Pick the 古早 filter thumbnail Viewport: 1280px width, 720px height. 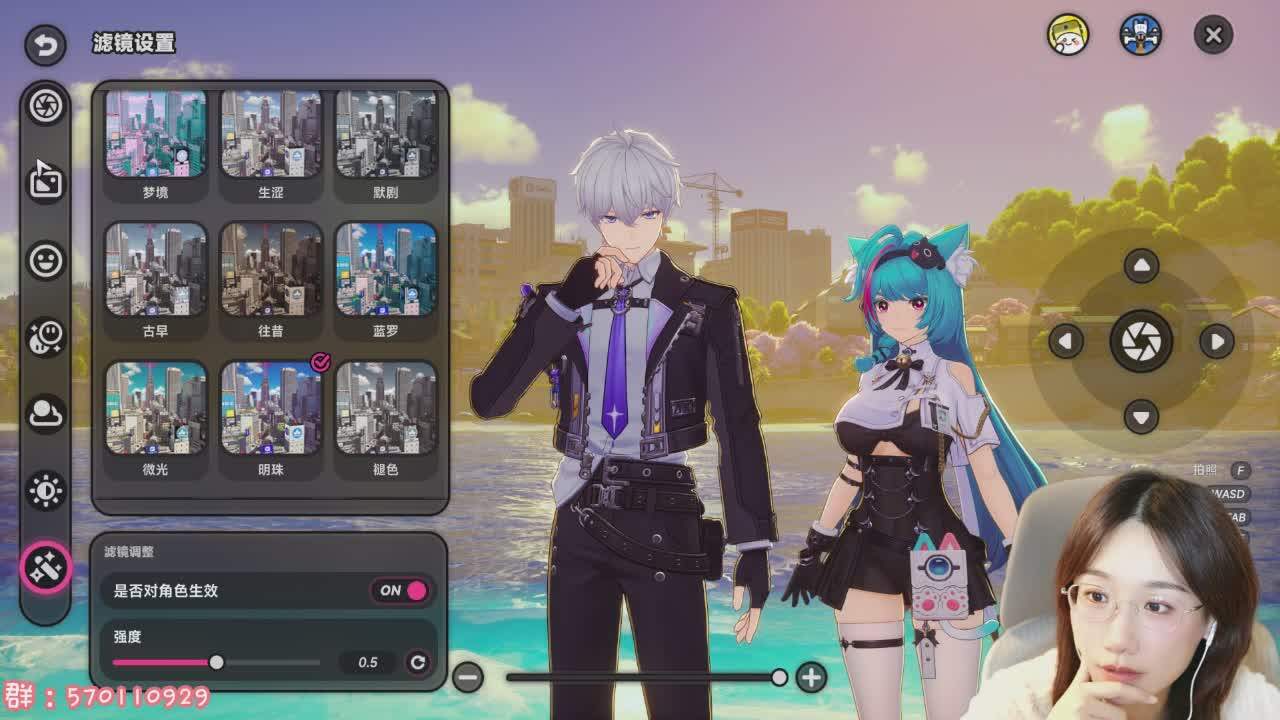tap(156, 270)
